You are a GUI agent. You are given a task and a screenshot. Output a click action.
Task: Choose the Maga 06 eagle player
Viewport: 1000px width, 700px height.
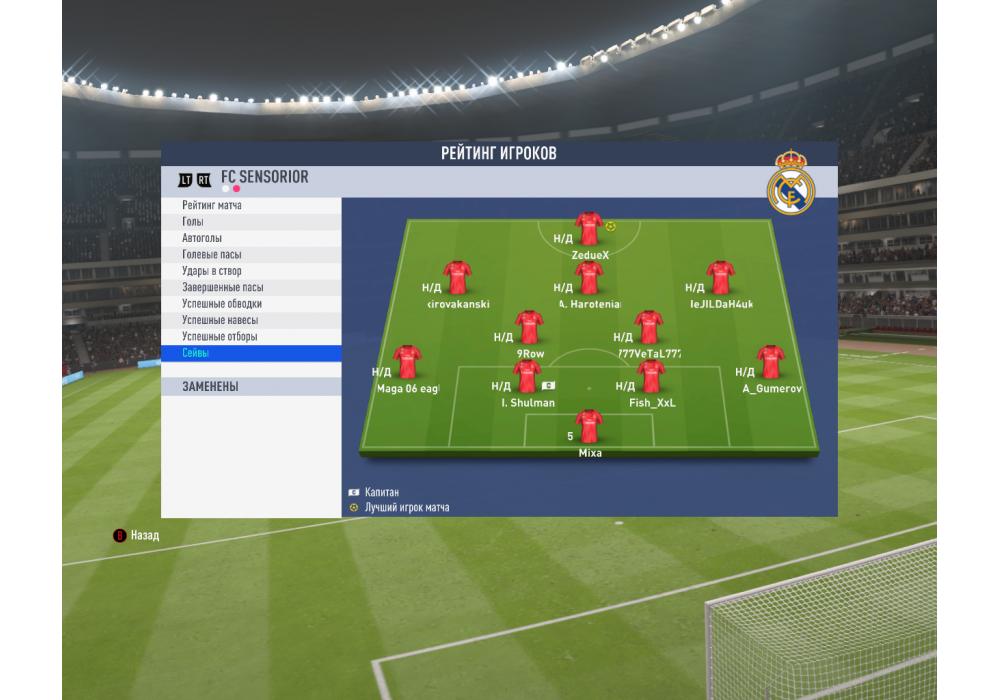coord(407,363)
